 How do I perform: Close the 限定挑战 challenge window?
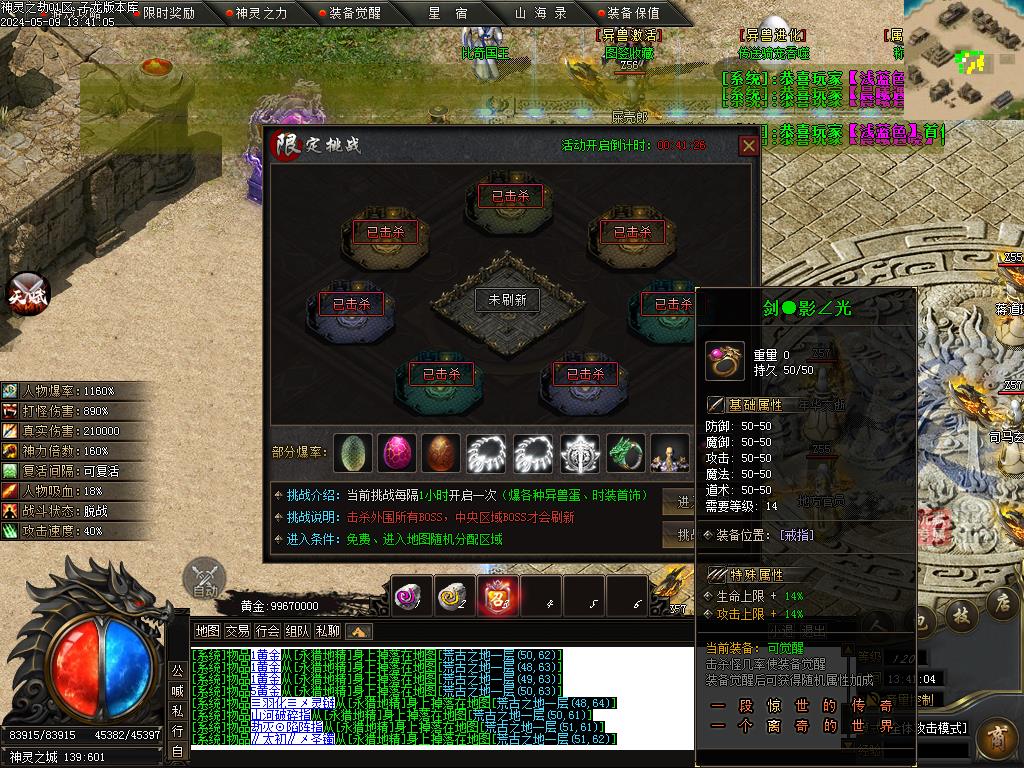pos(748,146)
